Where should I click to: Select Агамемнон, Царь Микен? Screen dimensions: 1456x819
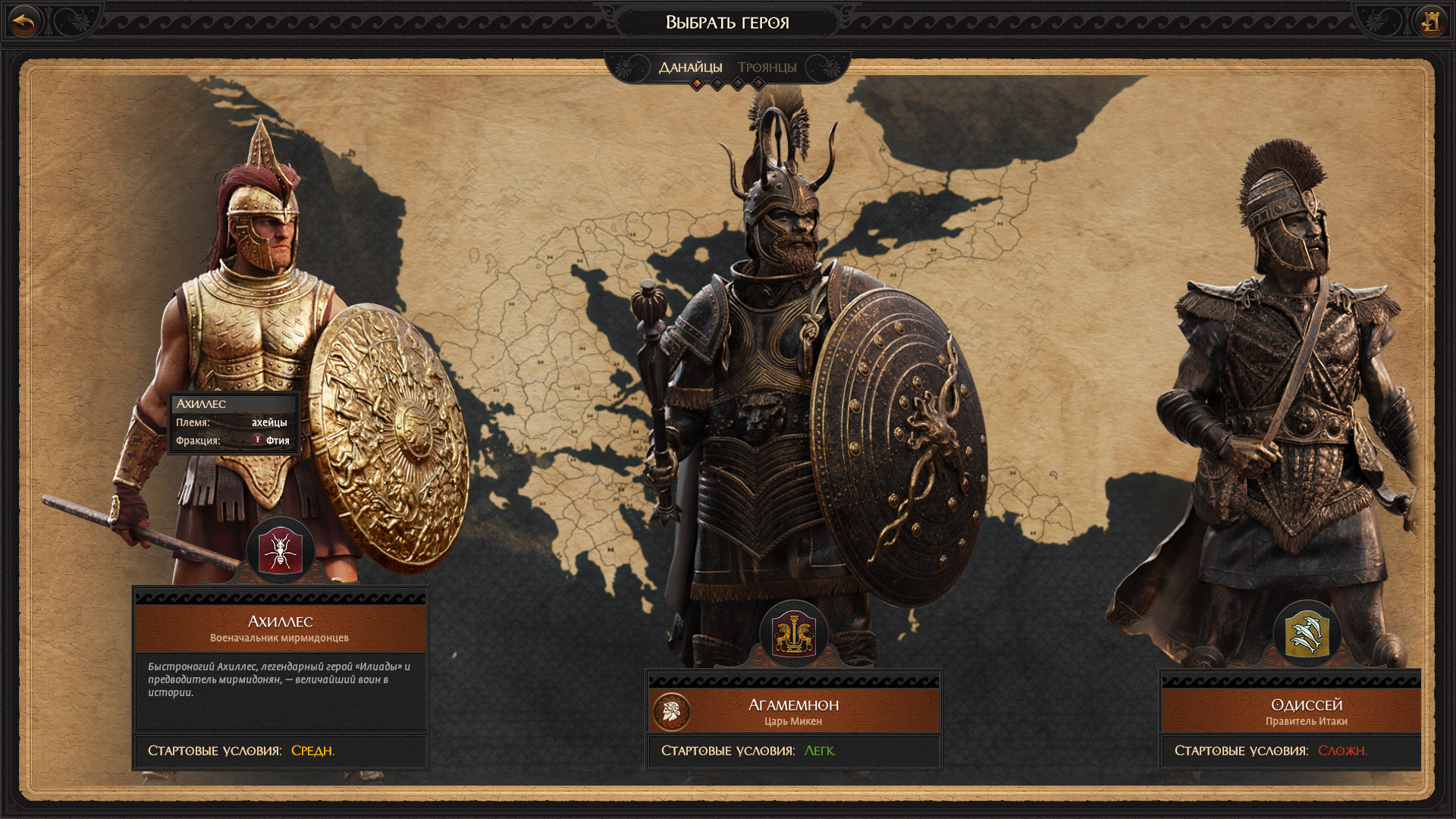(793, 711)
